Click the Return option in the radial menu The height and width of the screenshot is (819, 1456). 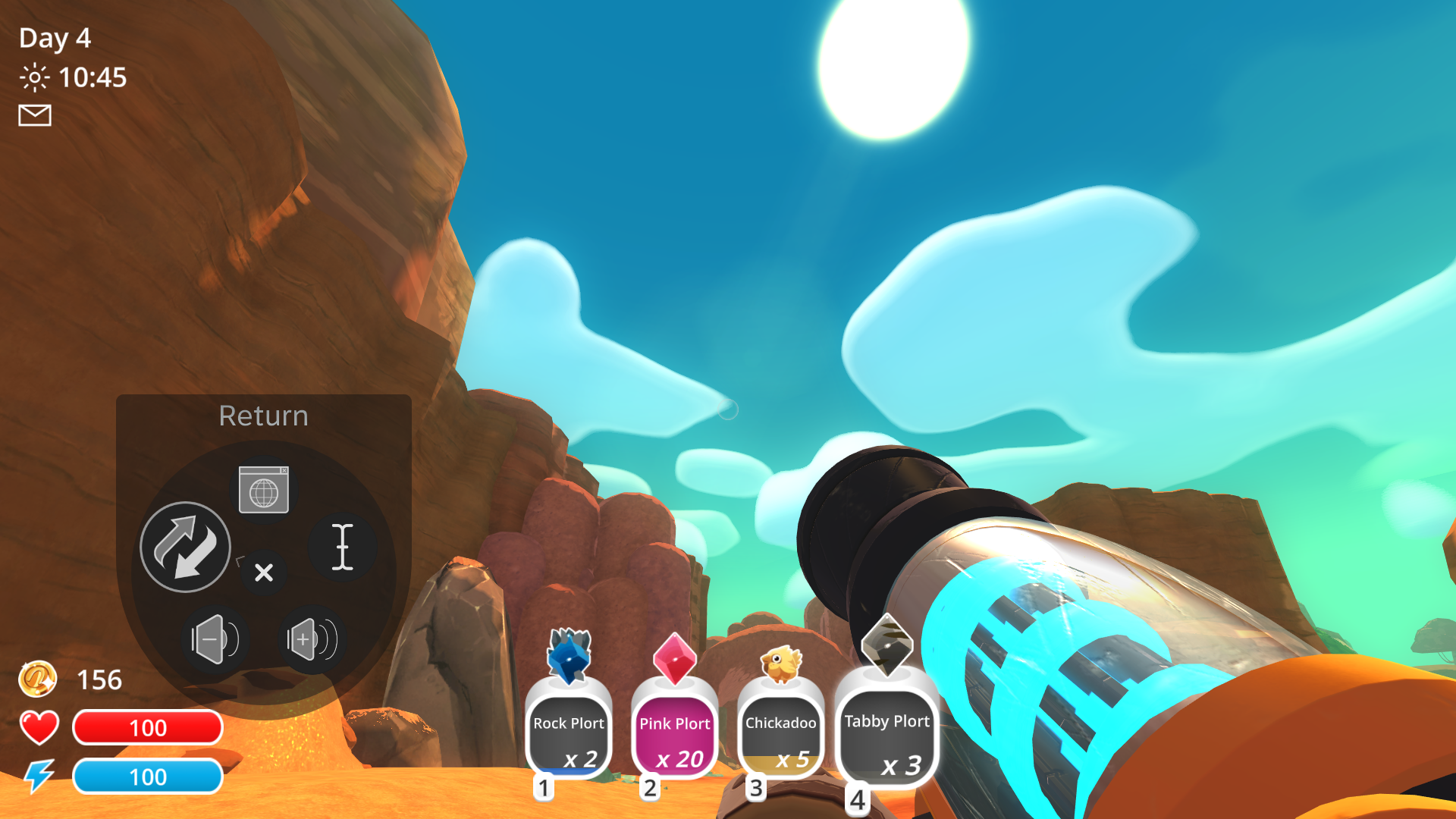[263, 416]
